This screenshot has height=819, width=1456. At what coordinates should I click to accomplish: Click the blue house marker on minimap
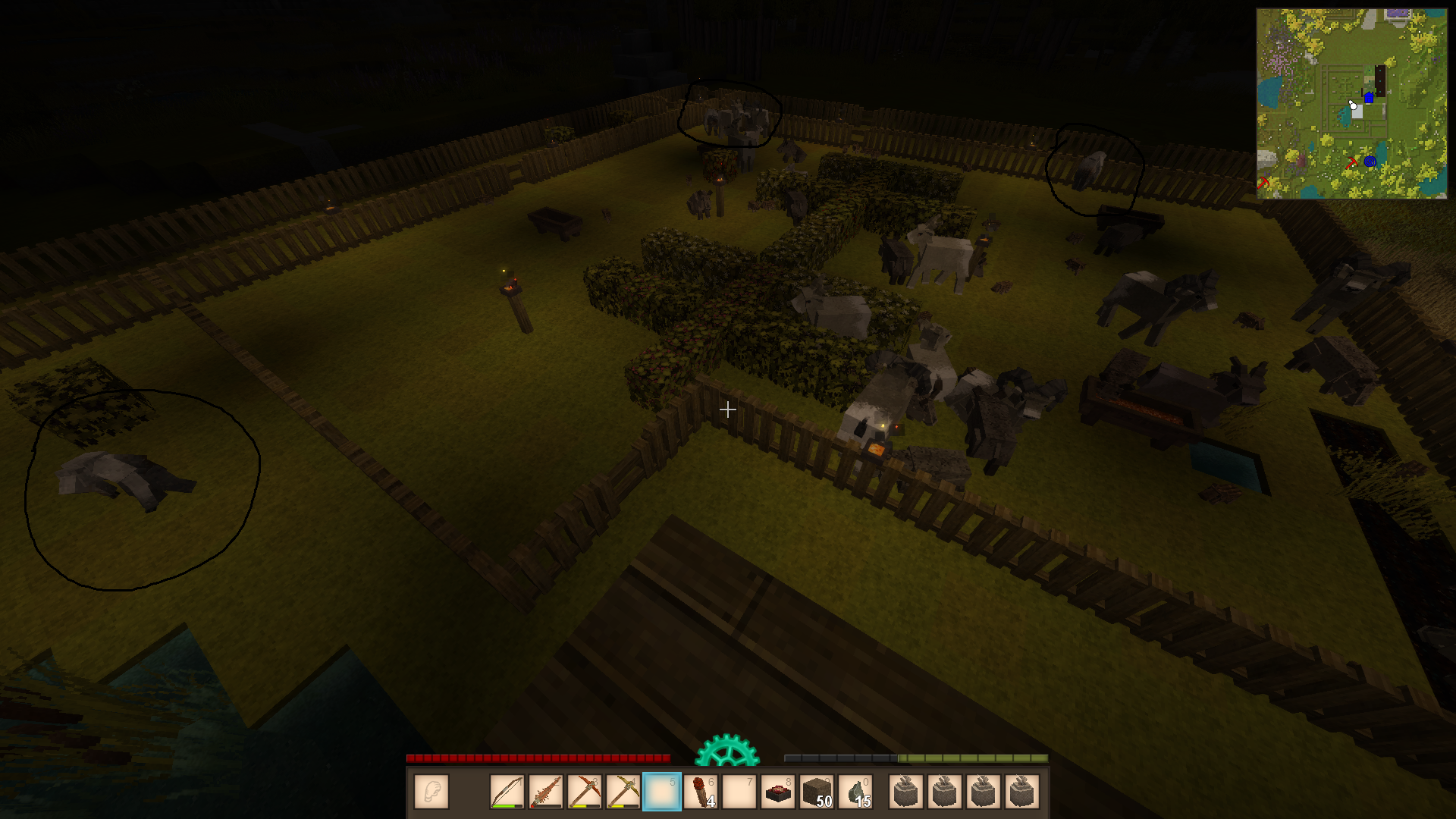[1369, 97]
